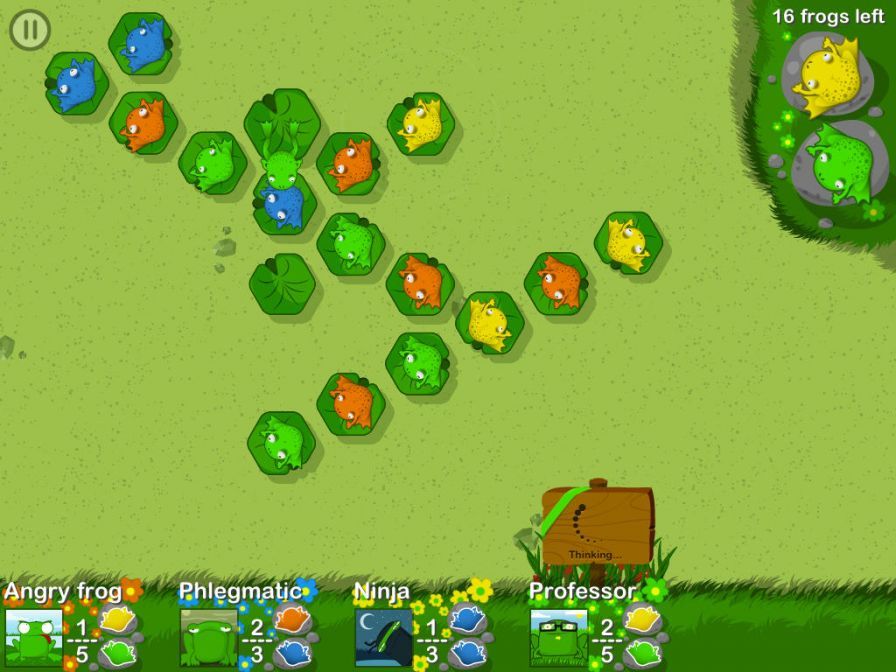Select the yellow frog on the gray stone
This screenshot has width=896, height=672.
click(827, 75)
